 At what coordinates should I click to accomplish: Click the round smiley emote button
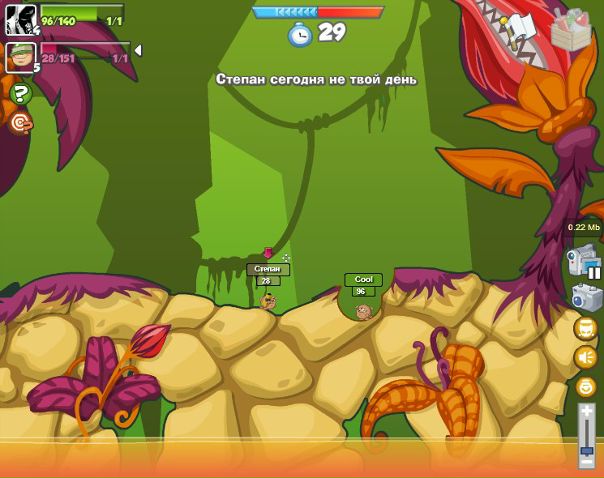(585, 386)
